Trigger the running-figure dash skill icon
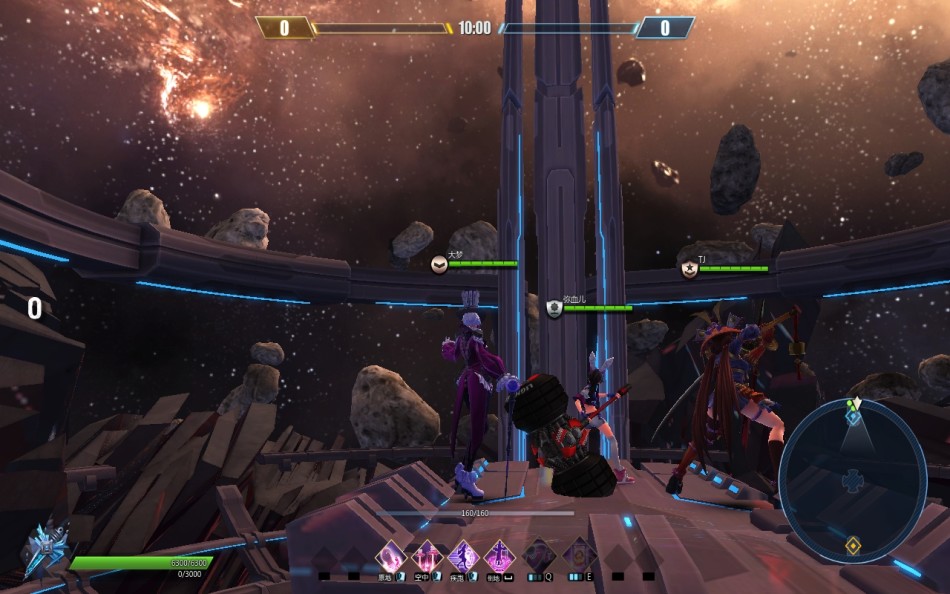This screenshot has width=950, height=594. [x=463, y=555]
